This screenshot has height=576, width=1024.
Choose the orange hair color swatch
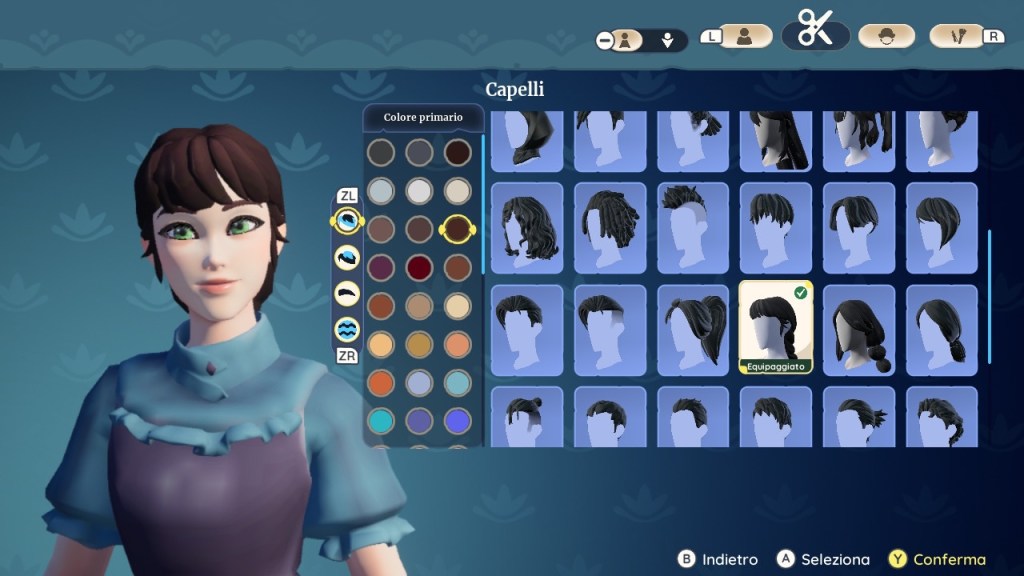[381, 383]
